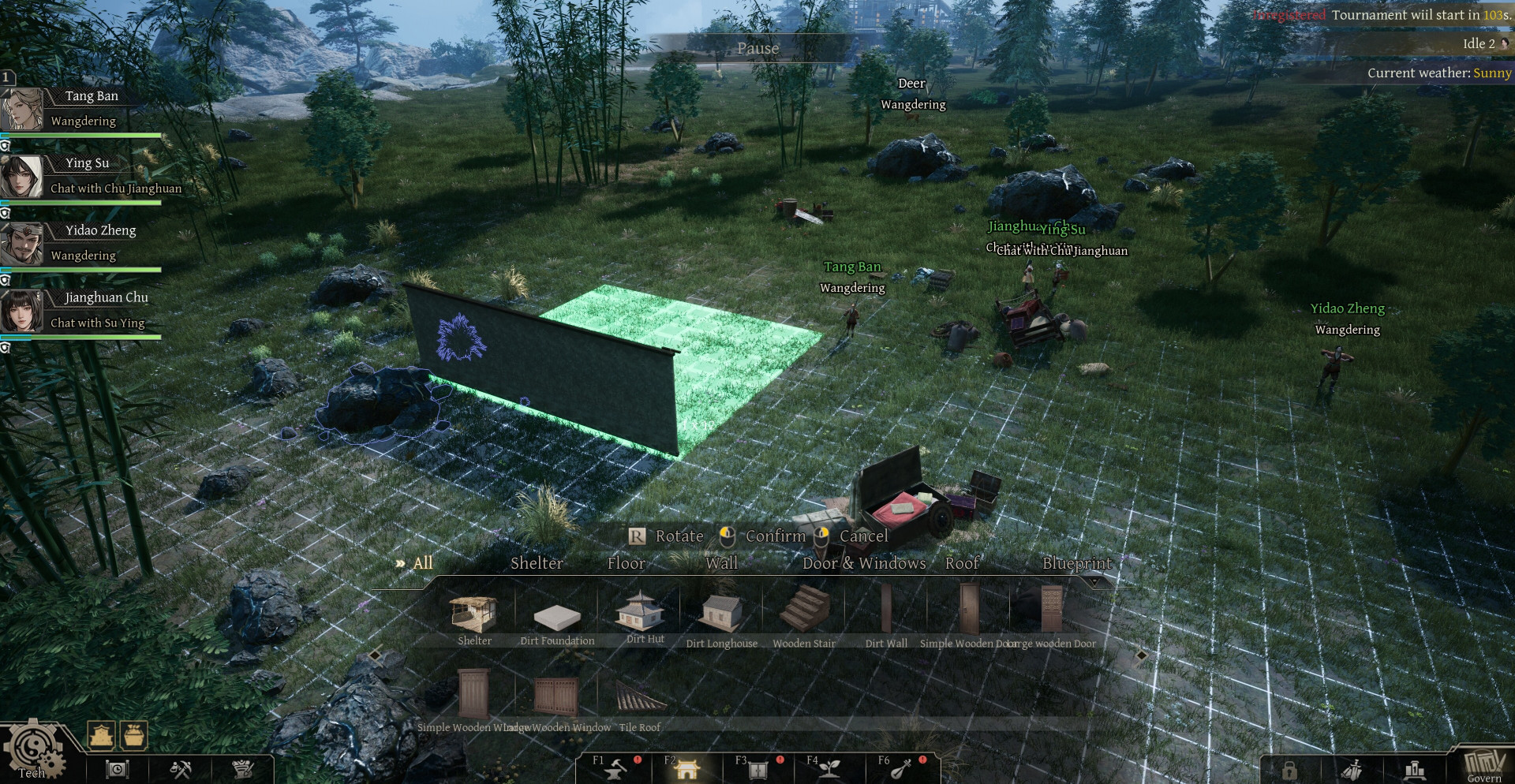Screen dimensions: 1515x784
Task: Switch to the Shelter category tab
Action: [537, 563]
